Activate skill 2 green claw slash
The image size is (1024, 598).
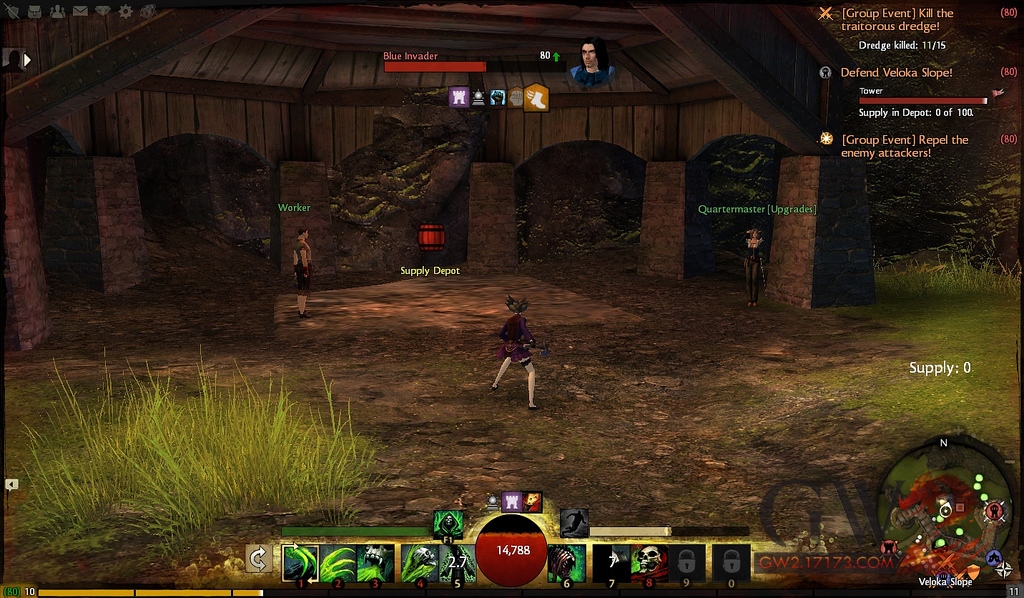click(339, 563)
